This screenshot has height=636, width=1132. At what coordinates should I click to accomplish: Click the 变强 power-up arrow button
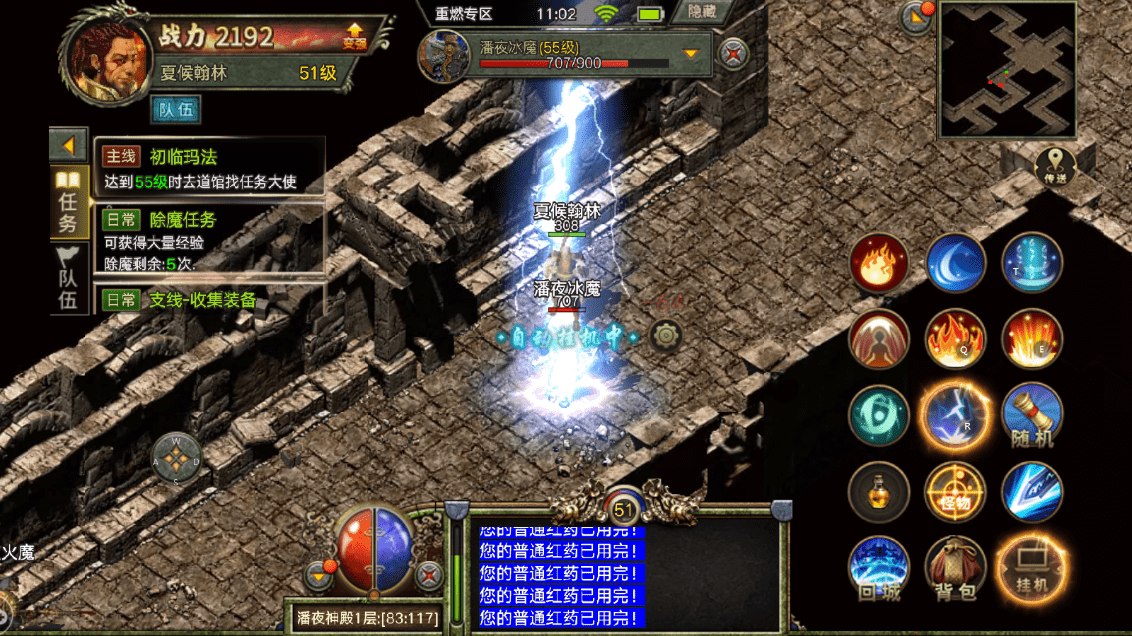point(354,36)
